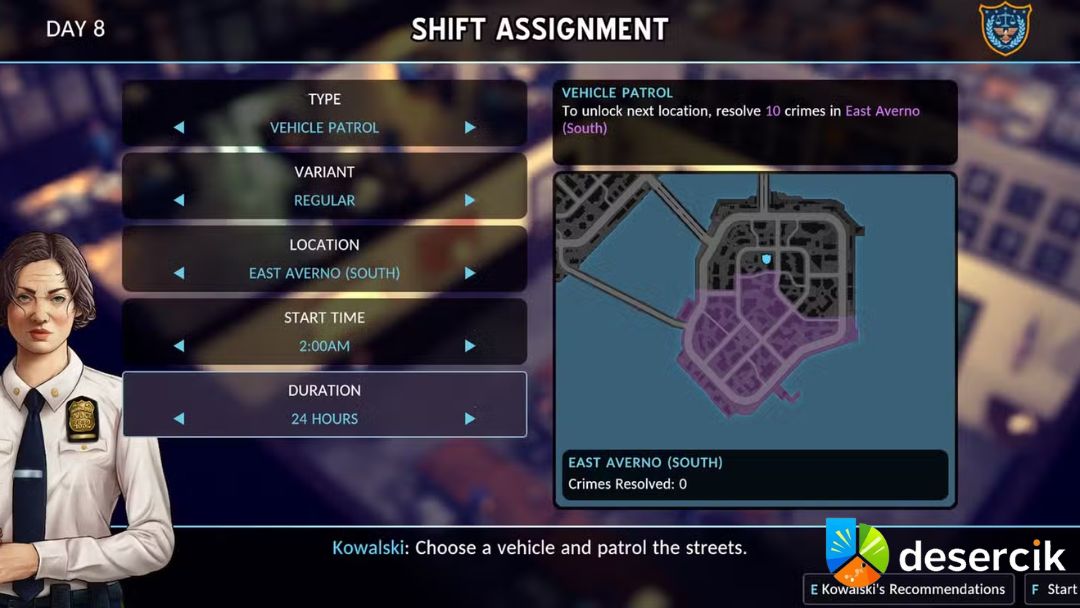Increase the Start Time value
The height and width of the screenshot is (608, 1080).
click(470, 346)
